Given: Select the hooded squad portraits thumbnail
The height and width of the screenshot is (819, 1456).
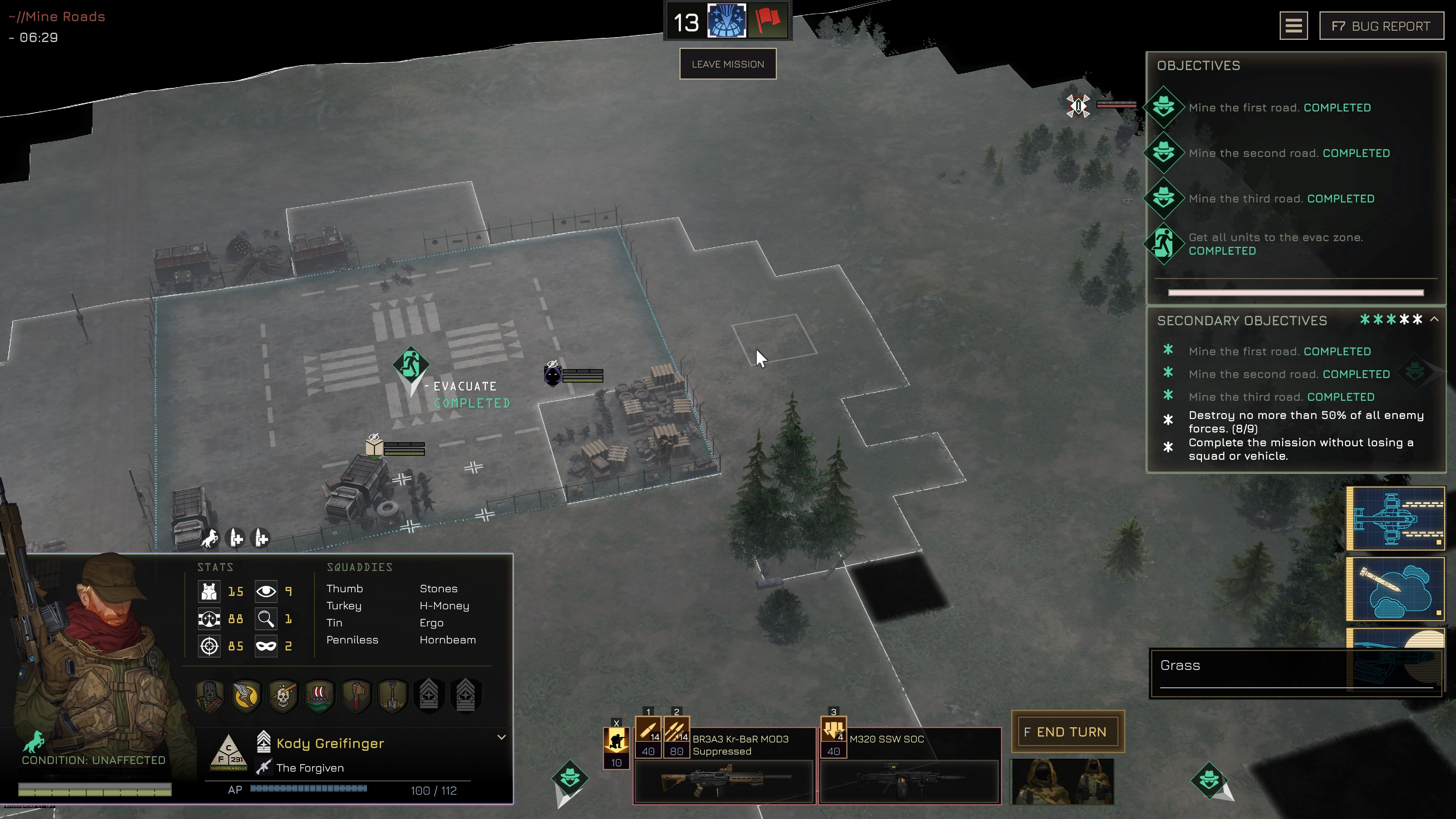Looking at the screenshot, I should pos(1062,781).
